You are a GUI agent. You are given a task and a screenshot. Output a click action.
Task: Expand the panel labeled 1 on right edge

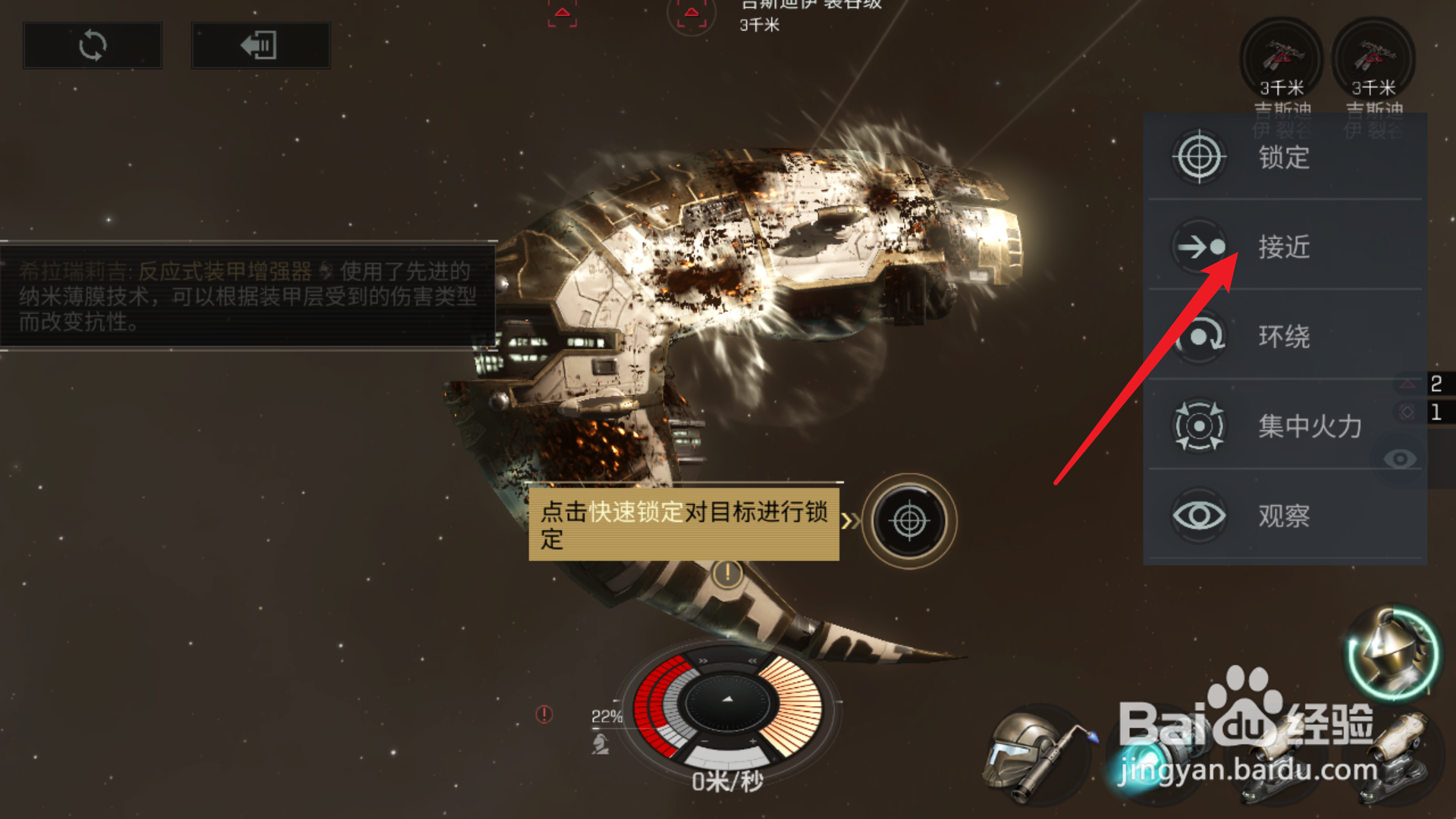click(1436, 413)
